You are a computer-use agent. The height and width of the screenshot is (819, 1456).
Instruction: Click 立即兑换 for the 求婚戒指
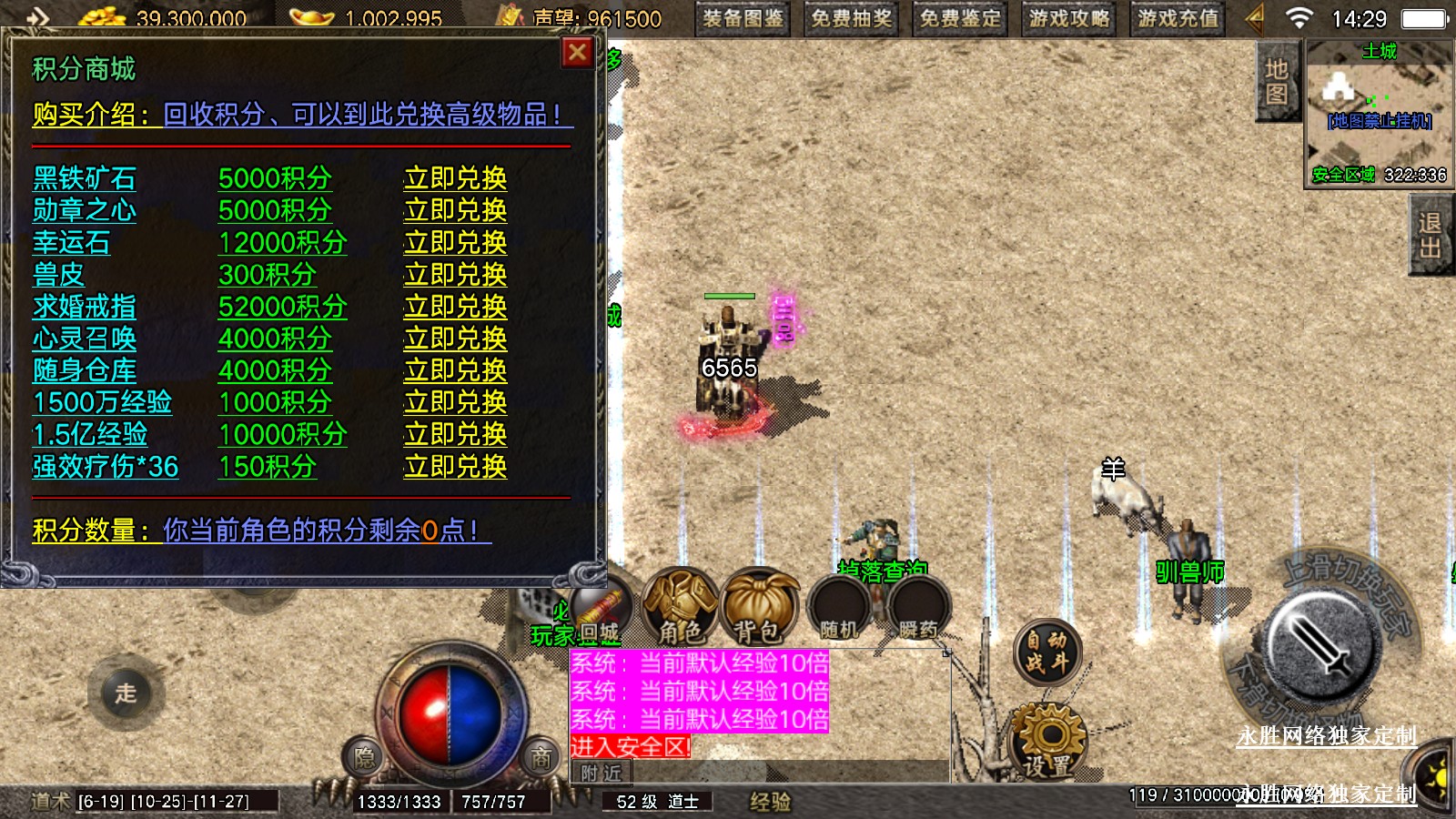point(455,307)
